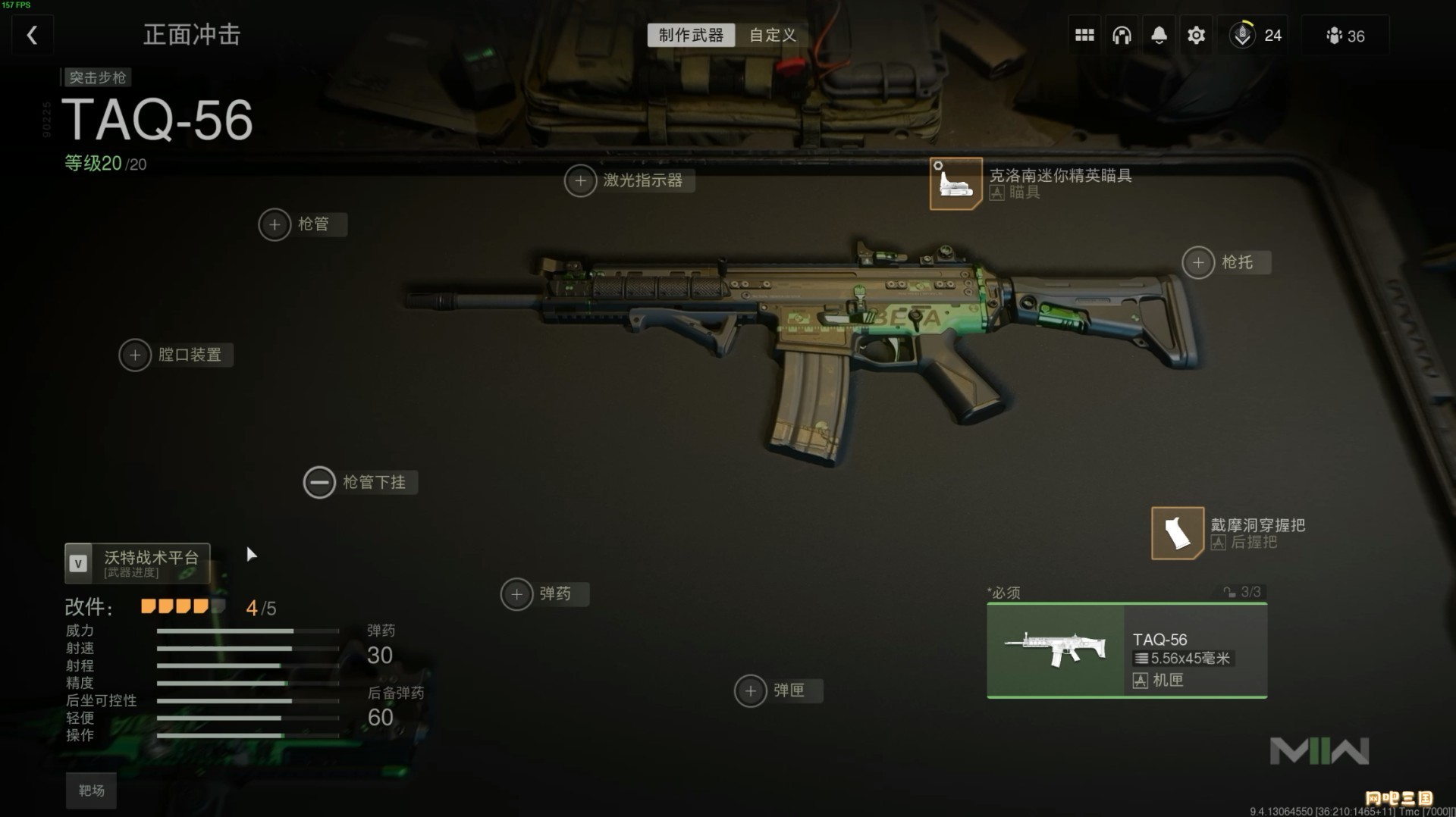Add a 弹药 ammunition attachment

pos(516,594)
